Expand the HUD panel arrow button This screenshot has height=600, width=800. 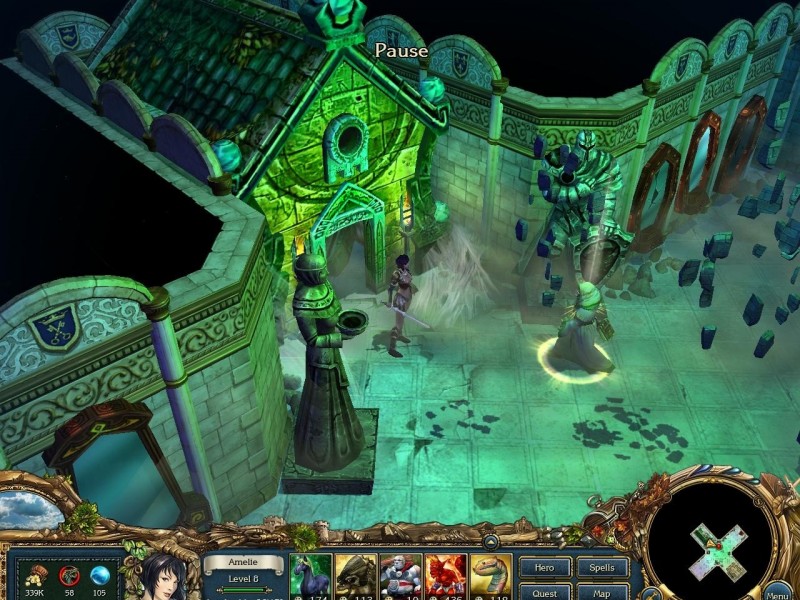pos(490,541)
